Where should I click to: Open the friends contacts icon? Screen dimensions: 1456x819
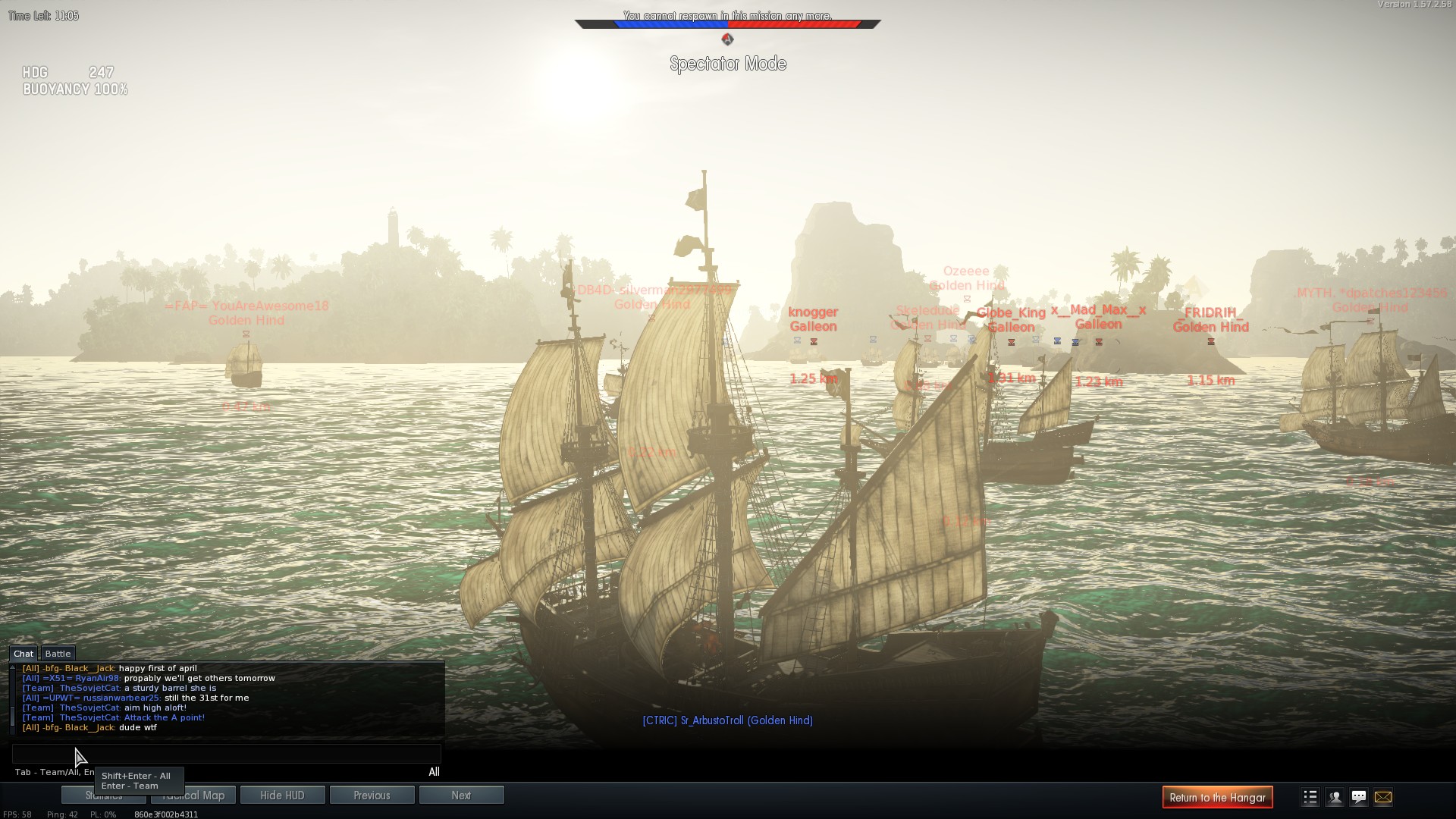[1335, 797]
